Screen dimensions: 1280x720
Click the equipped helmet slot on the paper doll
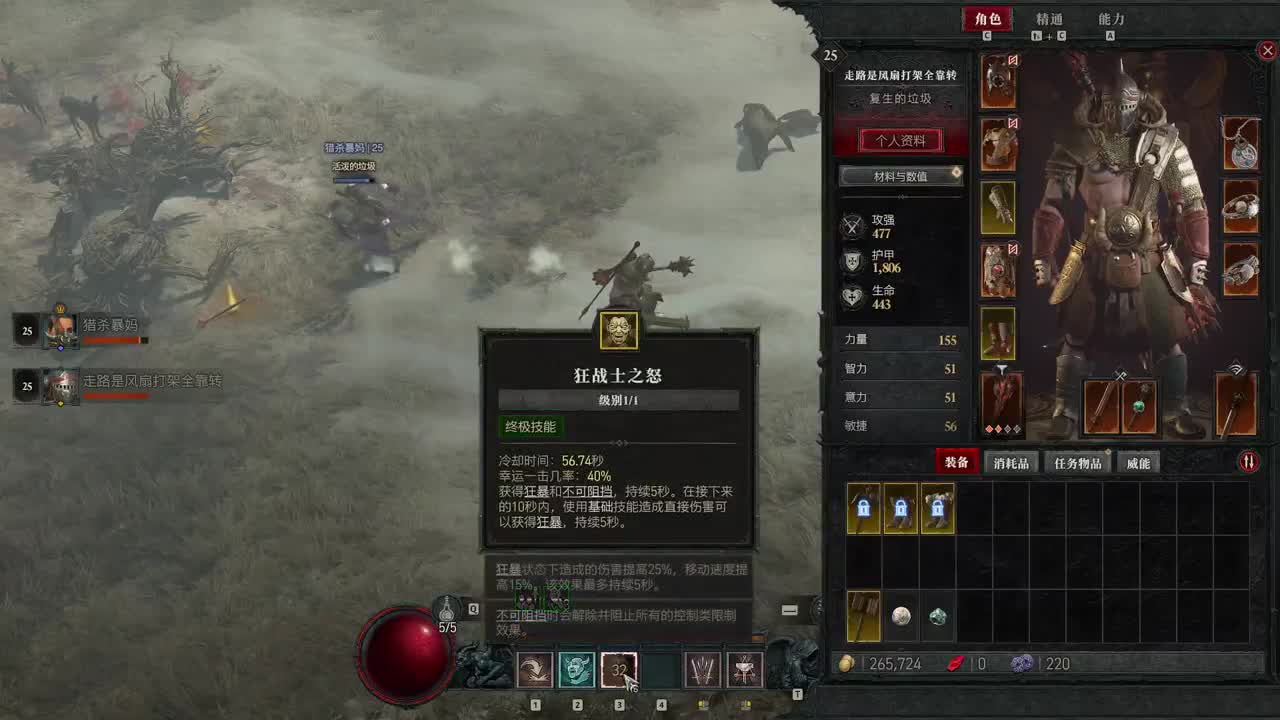tap(998, 78)
